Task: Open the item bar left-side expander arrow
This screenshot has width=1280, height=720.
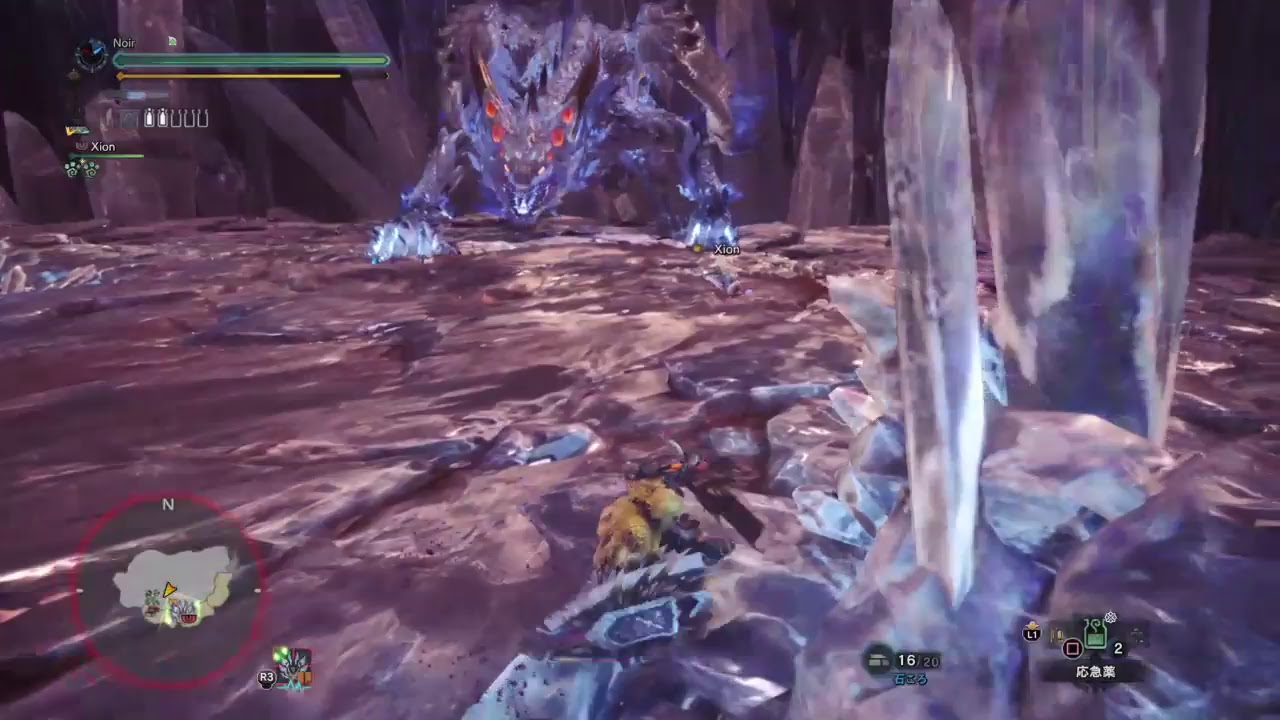Action: coord(1056,633)
